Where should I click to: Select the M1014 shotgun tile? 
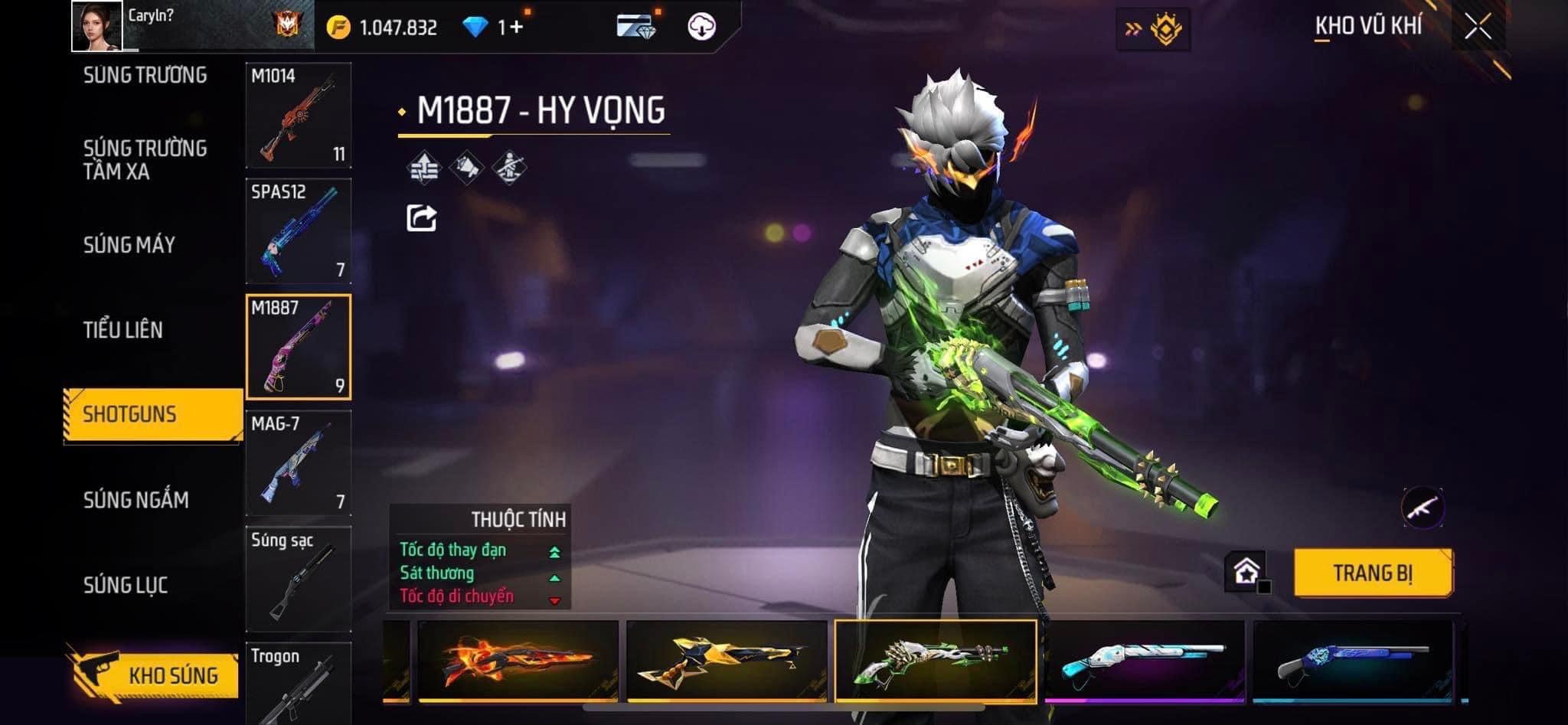pos(299,116)
